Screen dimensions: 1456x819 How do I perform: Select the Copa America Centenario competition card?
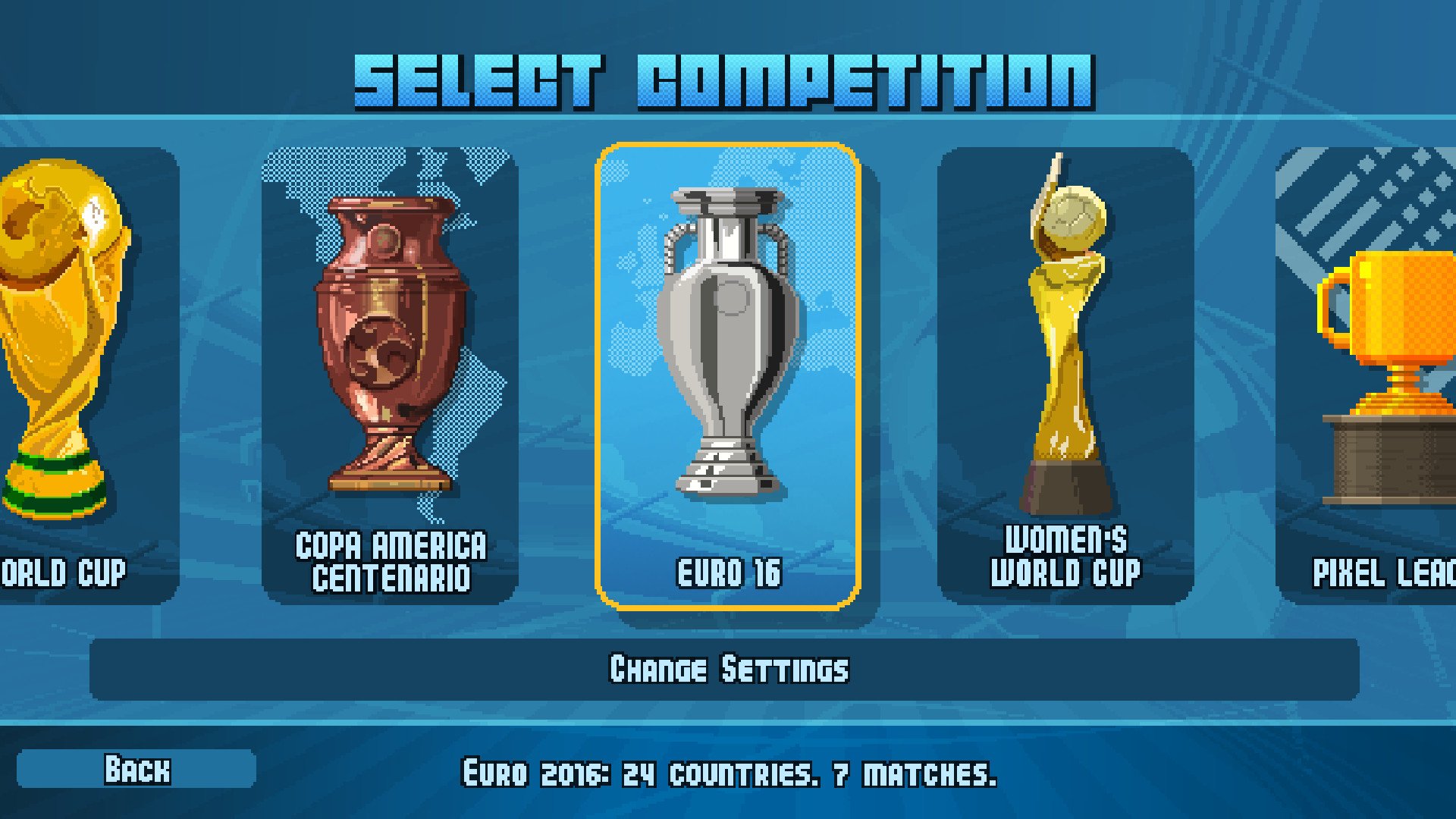pyautogui.click(x=387, y=372)
